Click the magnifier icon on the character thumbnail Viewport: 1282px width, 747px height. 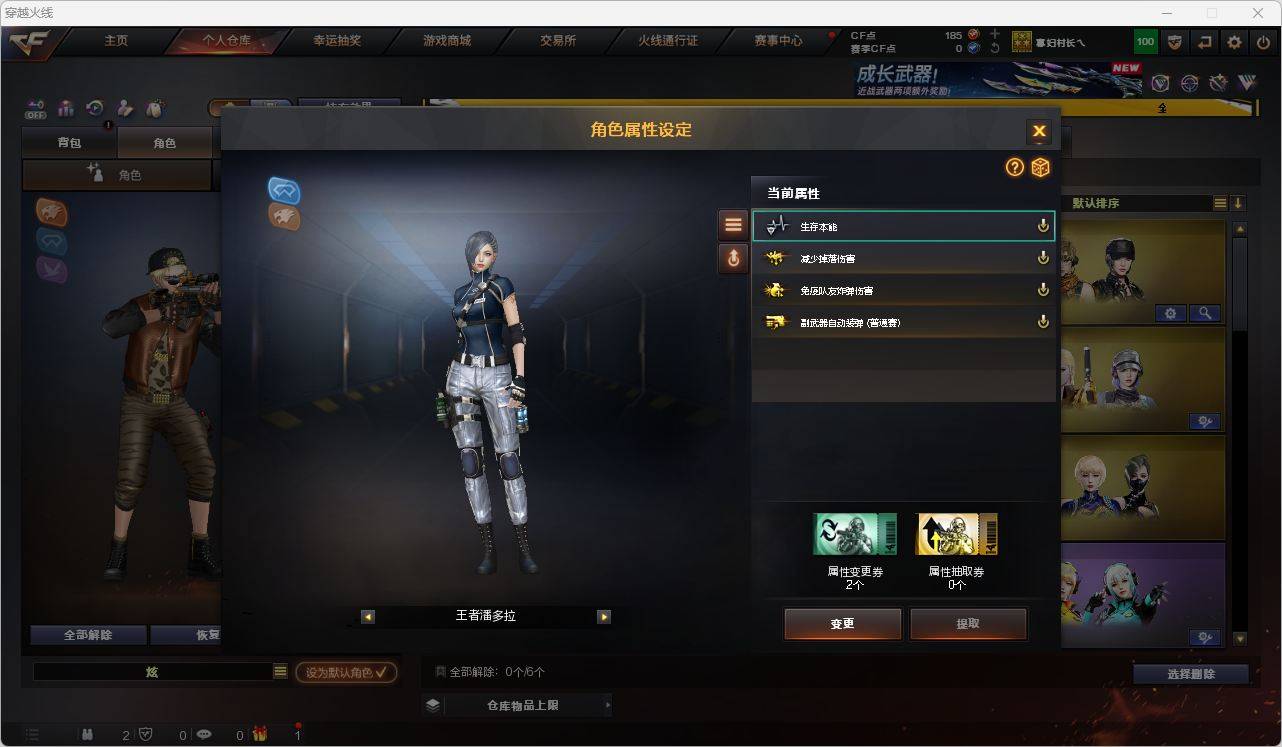(1206, 313)
